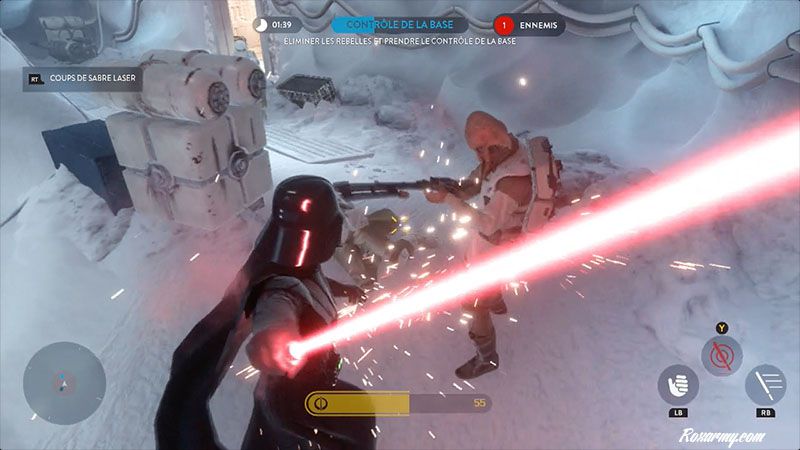
Task: Click the Ennemis counter indicator
Action: (x=529, y=25)
